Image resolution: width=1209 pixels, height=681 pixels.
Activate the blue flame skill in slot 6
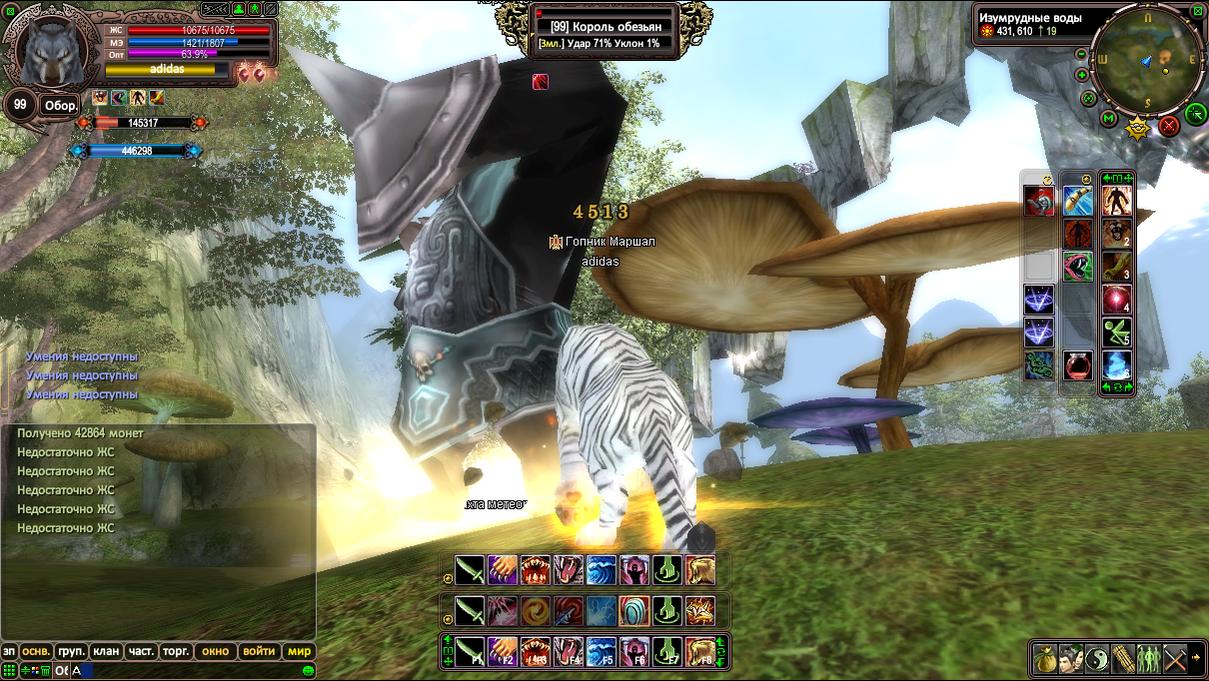[1115, 365]
